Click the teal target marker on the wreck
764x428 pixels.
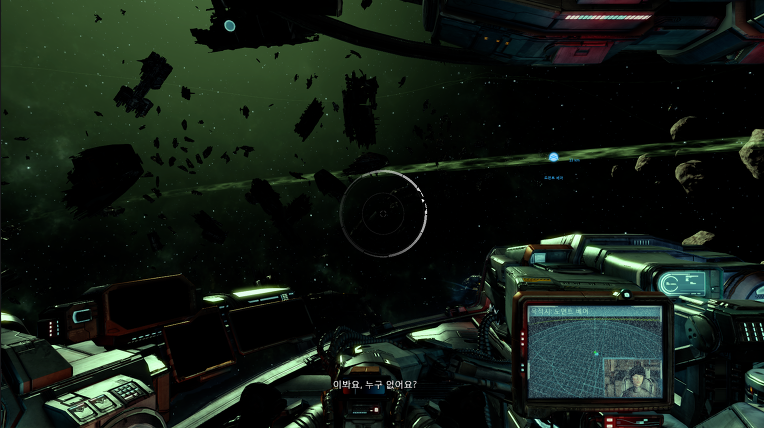coord(230,25)
